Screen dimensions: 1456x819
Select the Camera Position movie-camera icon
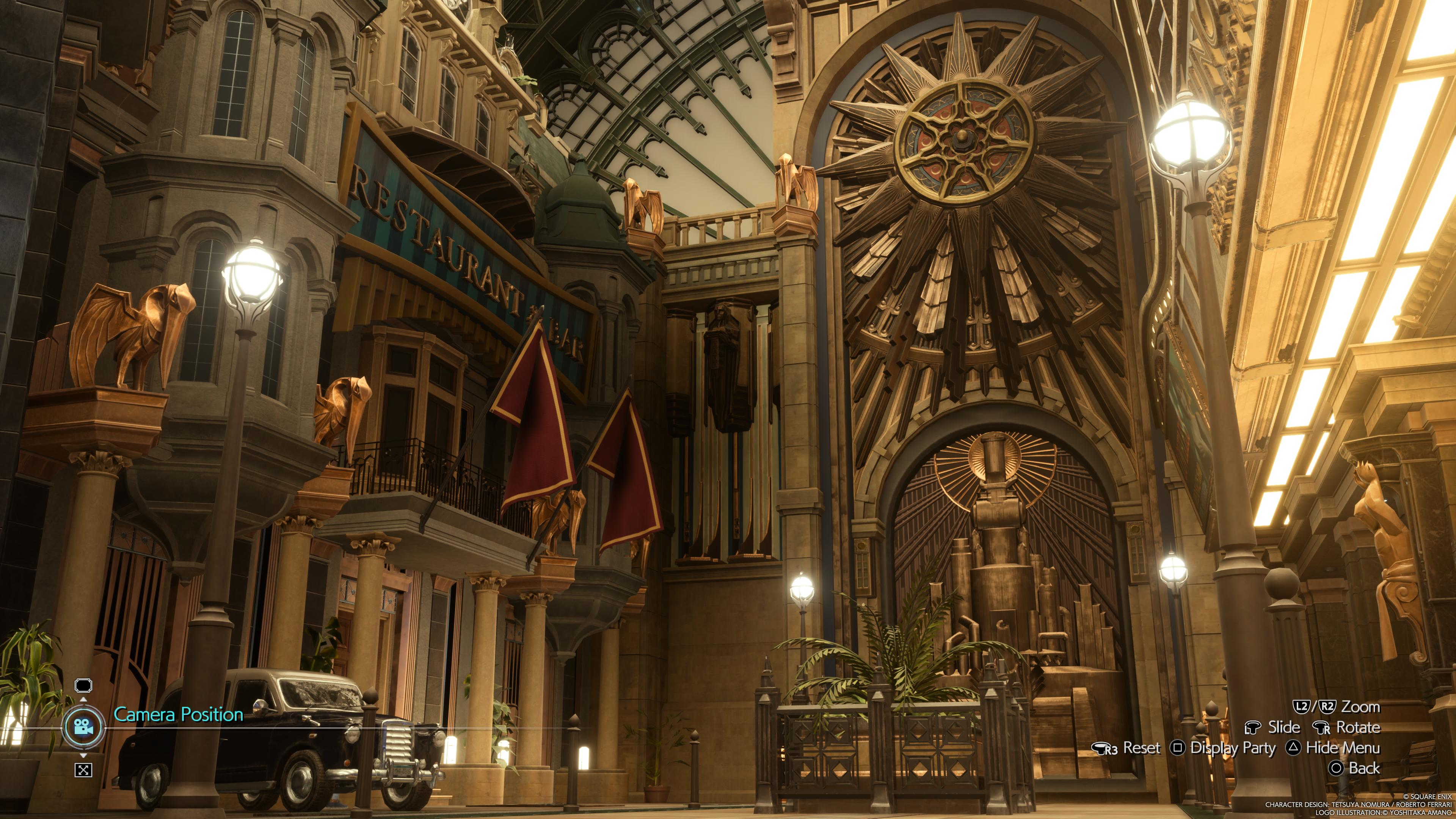tap(84, 726)
